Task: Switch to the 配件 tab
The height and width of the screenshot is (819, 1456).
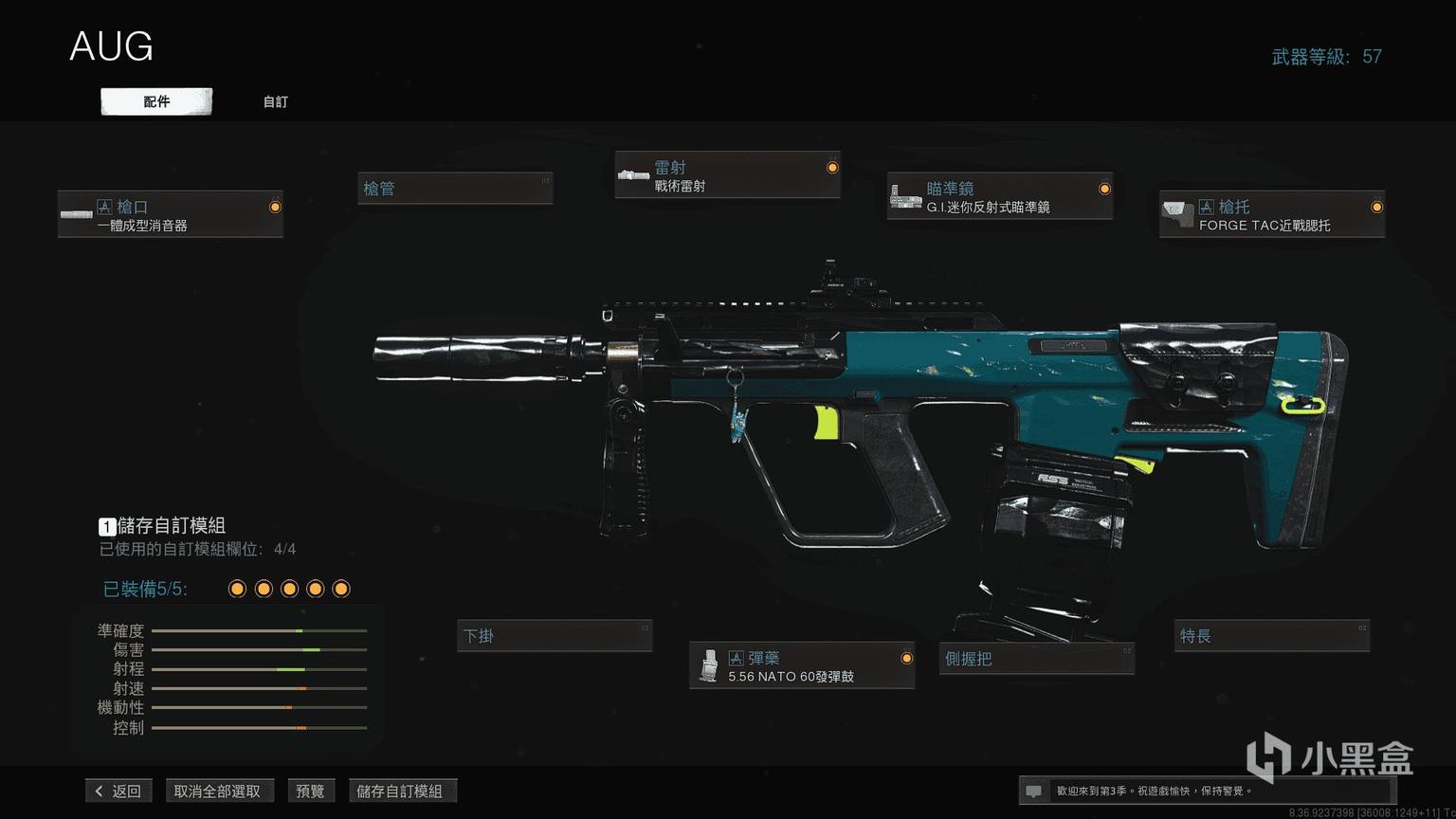Action: [156, 101]
